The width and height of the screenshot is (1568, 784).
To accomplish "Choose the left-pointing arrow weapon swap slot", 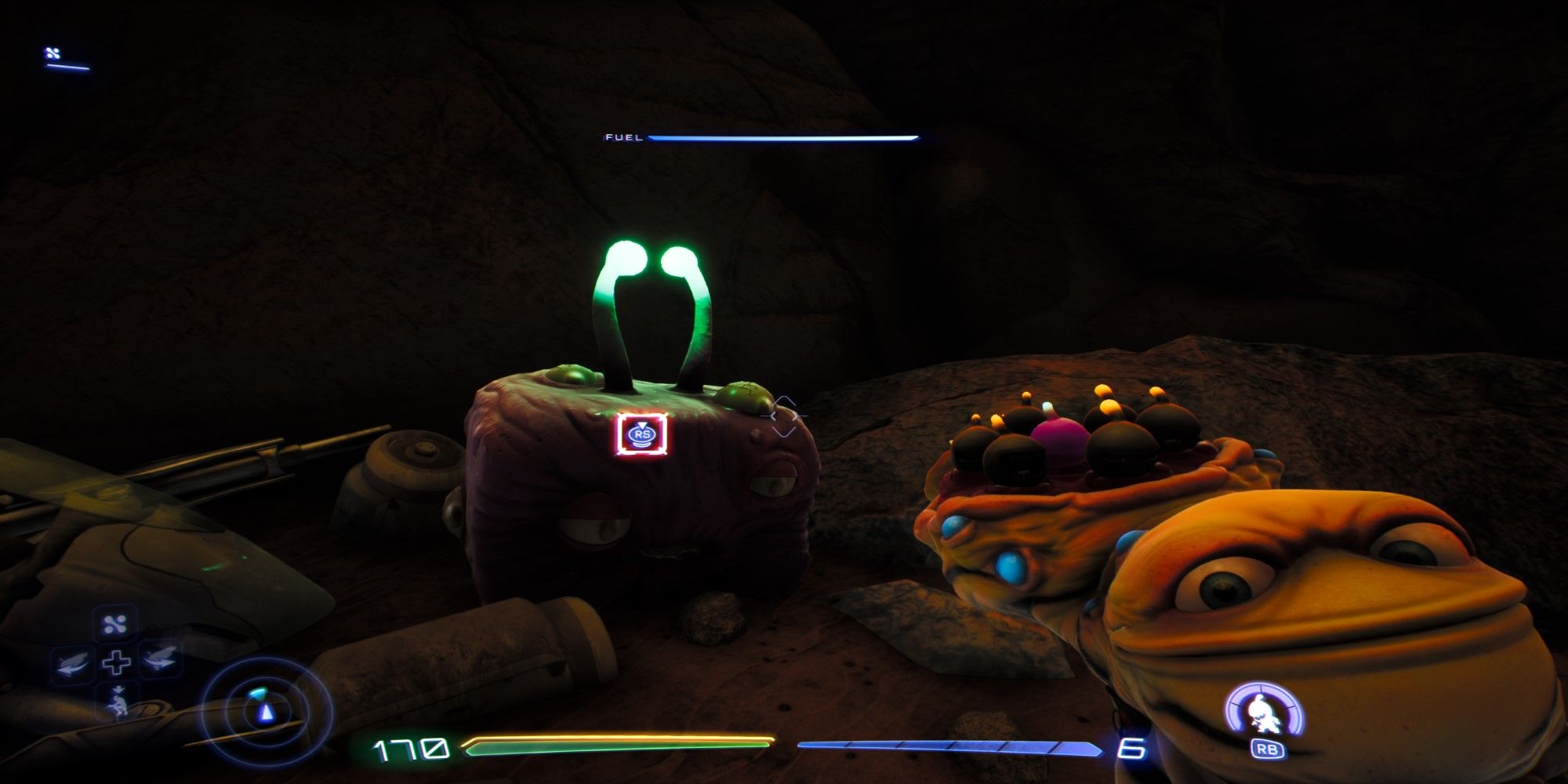I will point(72,663).
